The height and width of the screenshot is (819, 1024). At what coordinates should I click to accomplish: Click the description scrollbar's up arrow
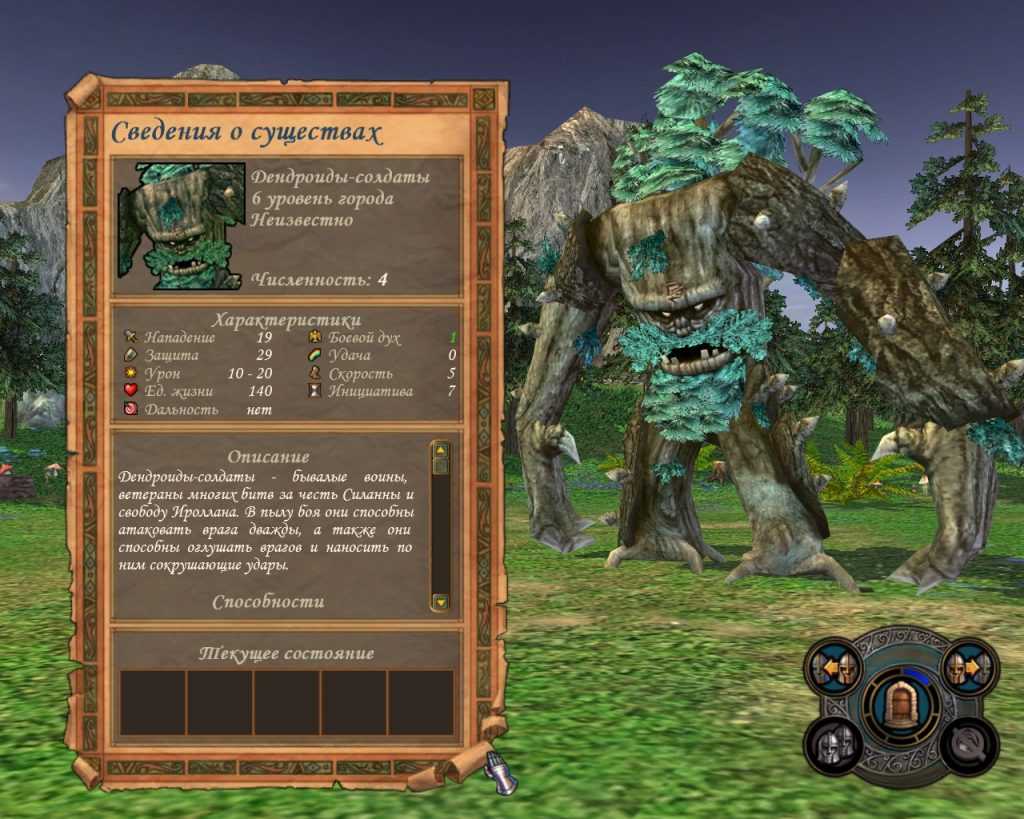(x=440, y=450)
